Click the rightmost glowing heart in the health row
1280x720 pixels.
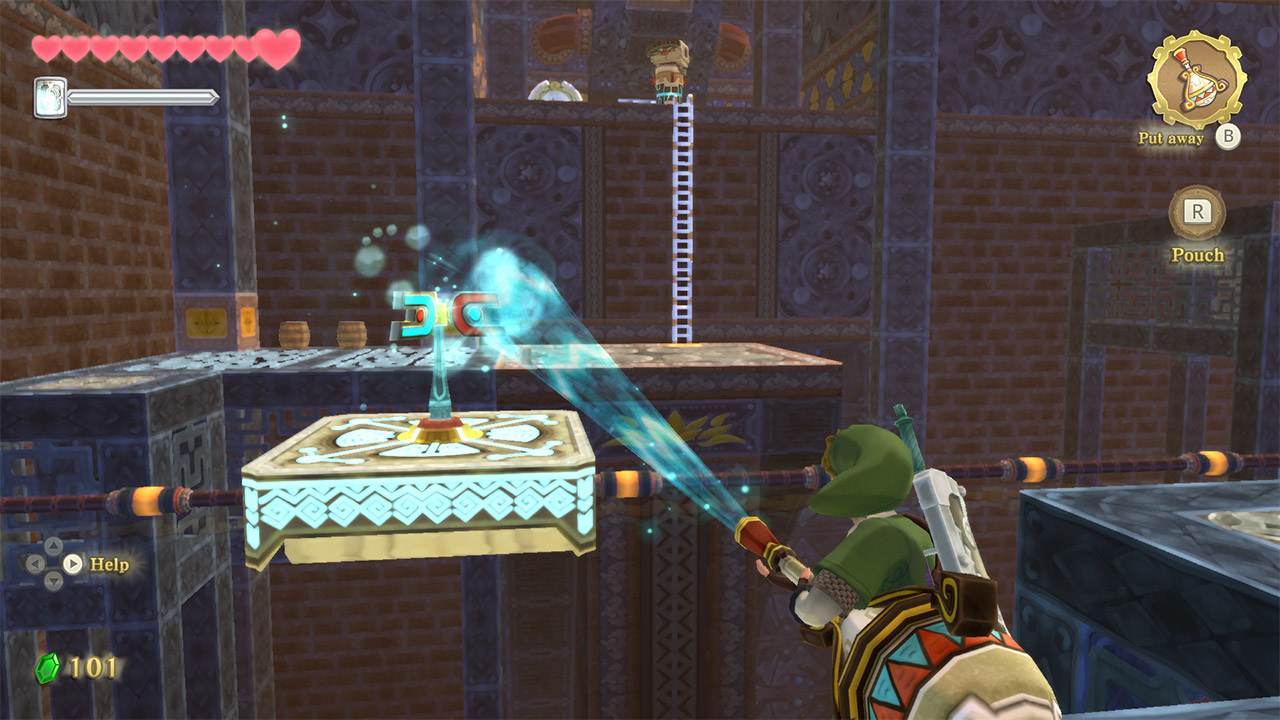pyautogui.click(x=275, y=46)
